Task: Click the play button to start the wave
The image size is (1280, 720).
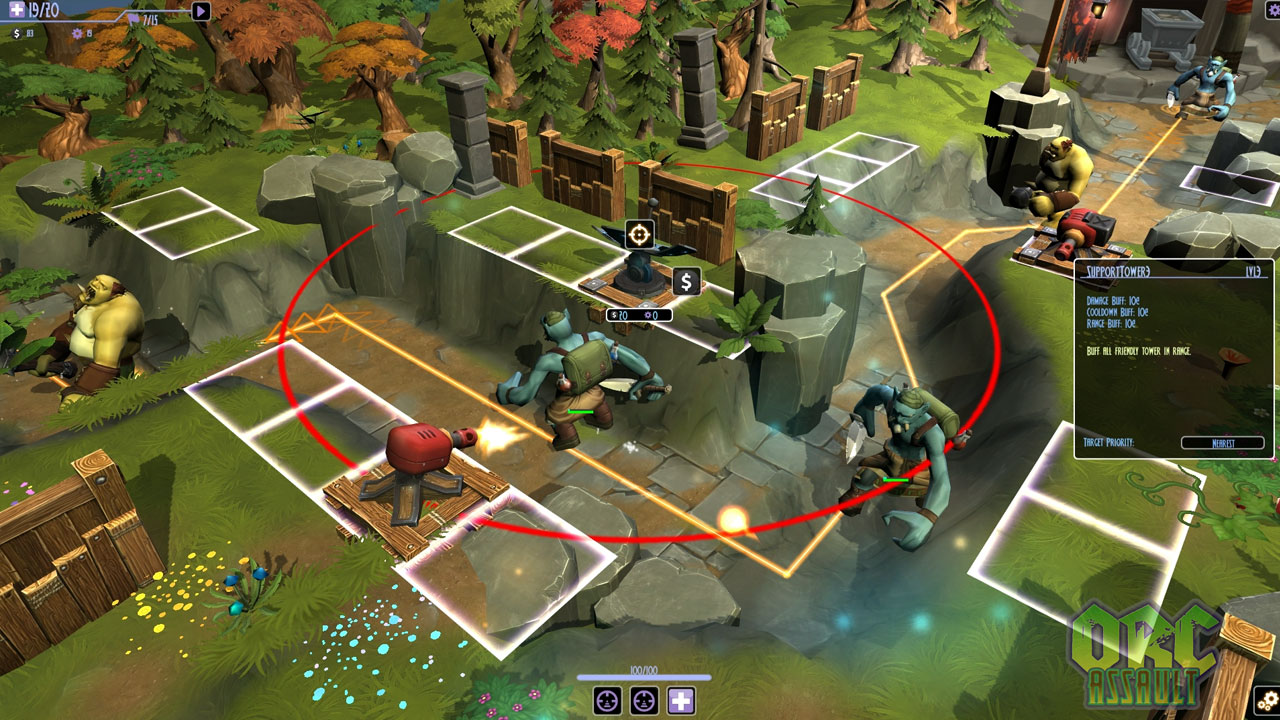Action: click(201, 11)
